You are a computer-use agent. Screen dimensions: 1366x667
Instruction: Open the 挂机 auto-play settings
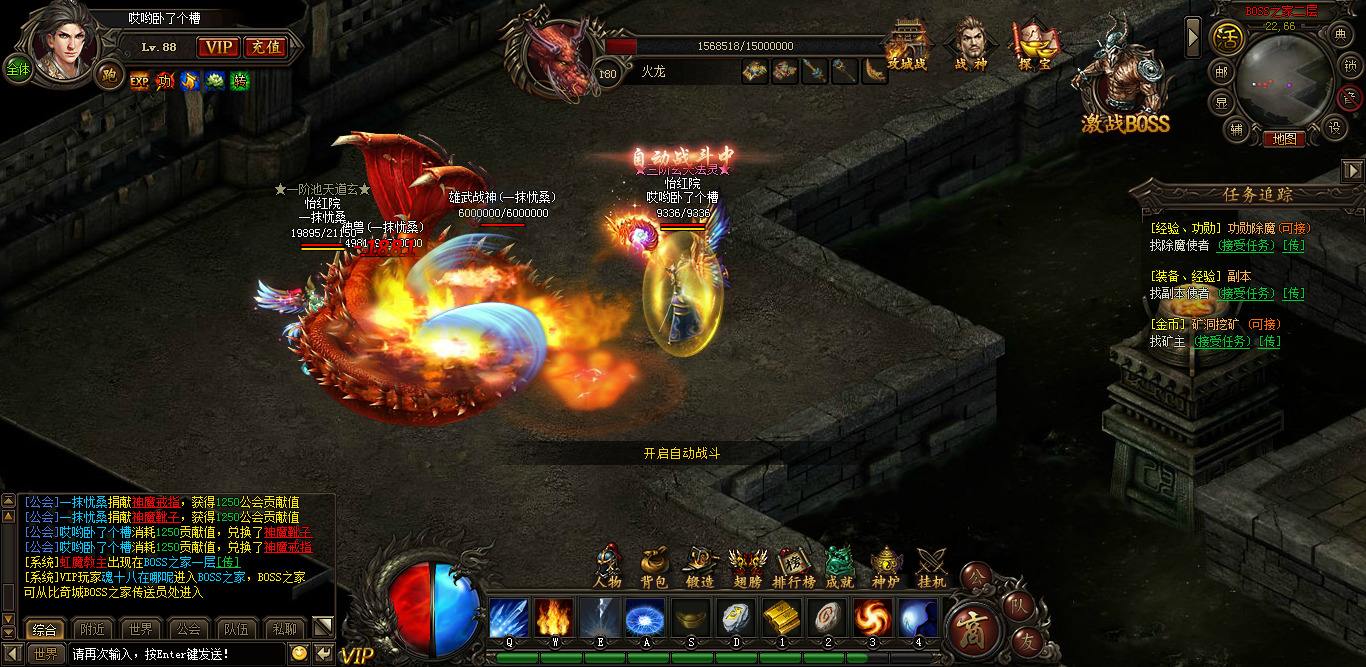click(931, 569)
